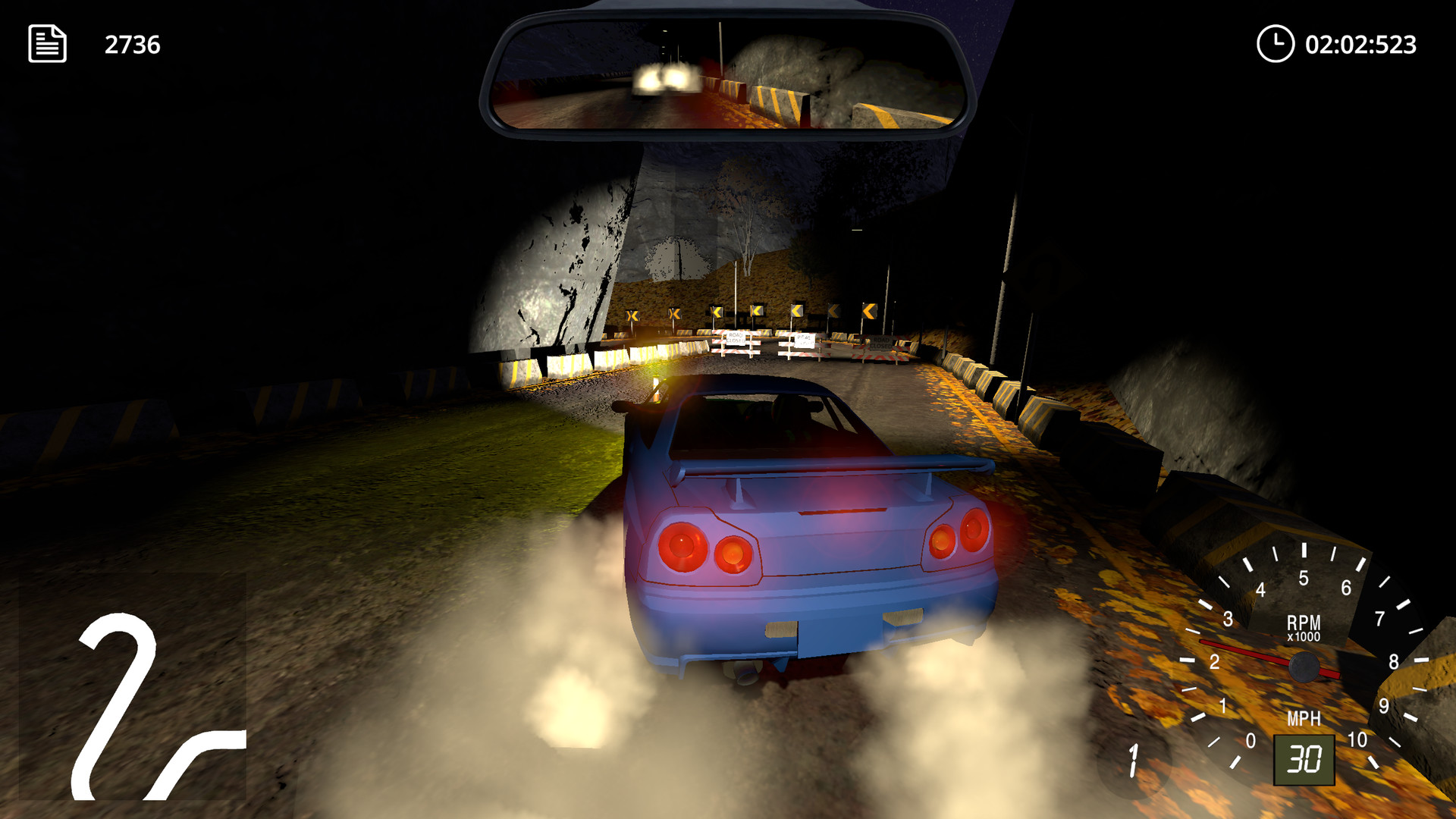Click the document score icon top-left
This screenshot has height=819, width=1456.
[45, 43]
